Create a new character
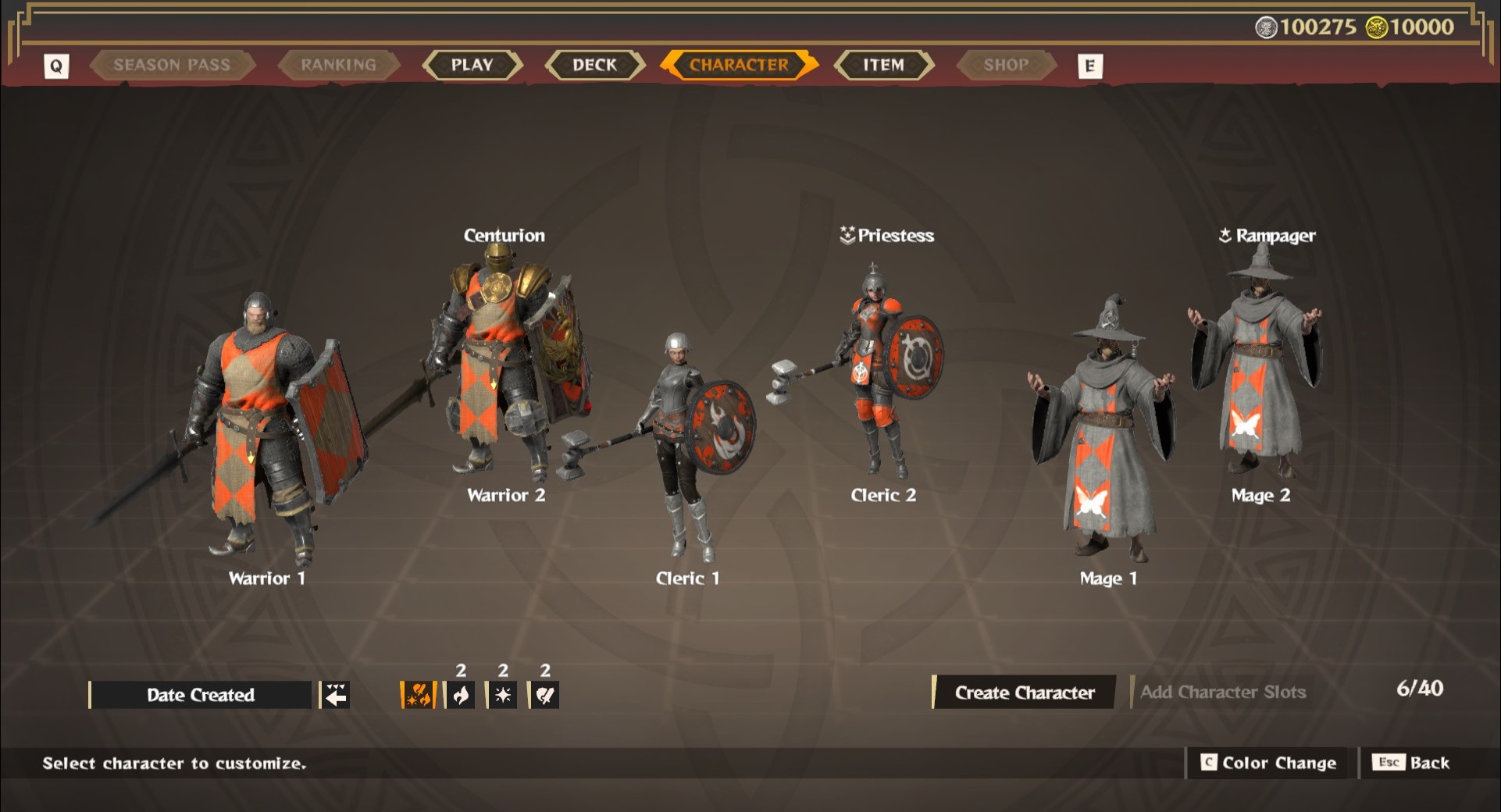The height and width of the screenshot is (812, 1501). click(1025, 693)
